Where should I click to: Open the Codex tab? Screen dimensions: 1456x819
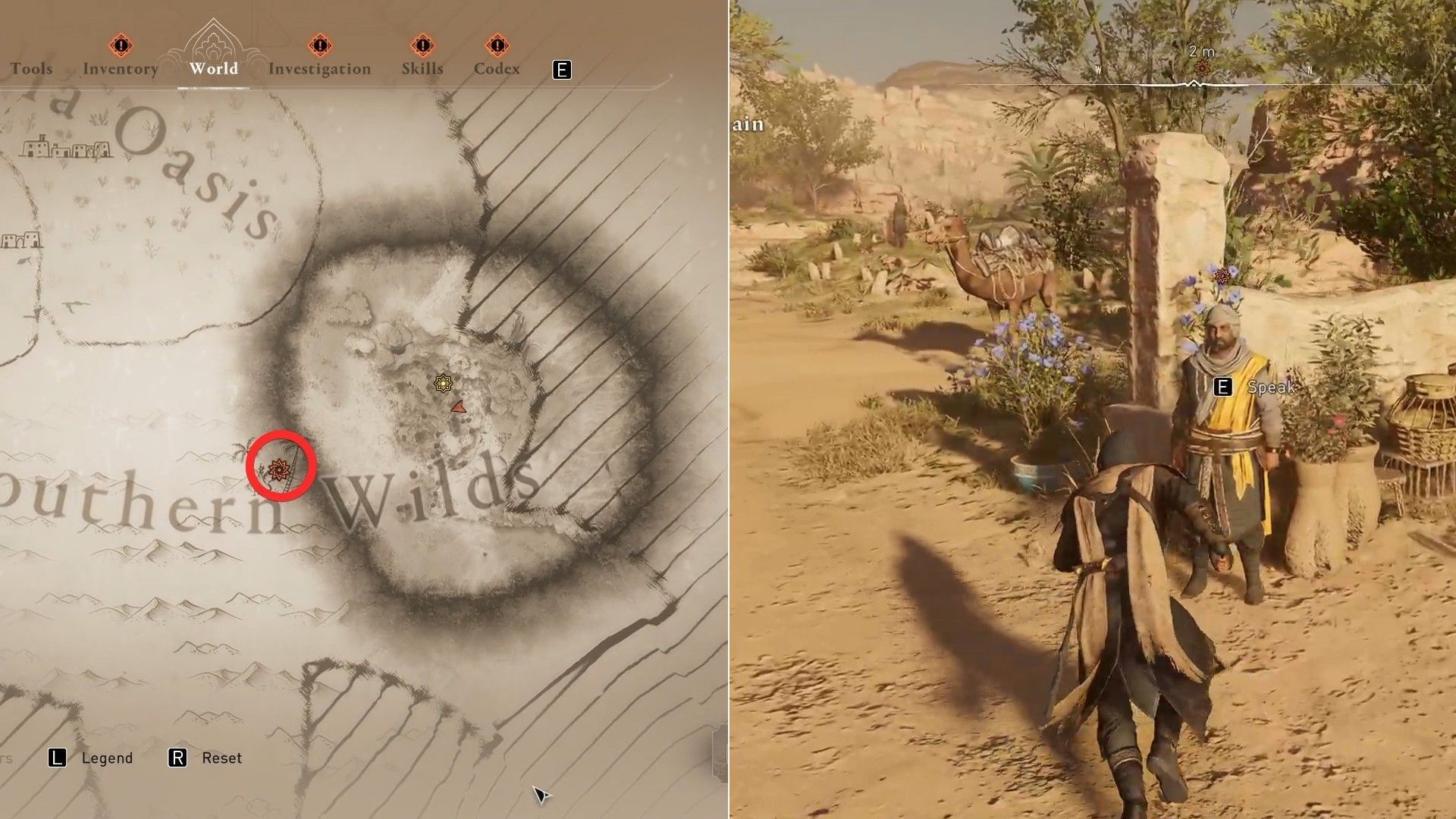click(x=497, y=68)
